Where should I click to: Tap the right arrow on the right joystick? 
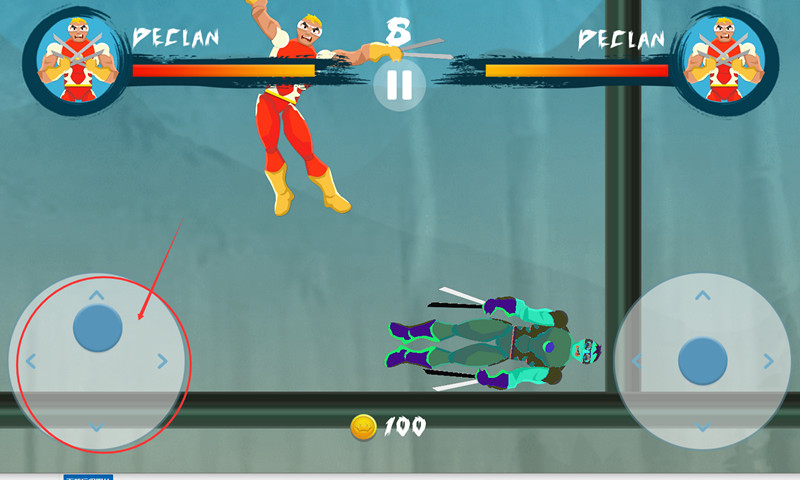(768, 361)
